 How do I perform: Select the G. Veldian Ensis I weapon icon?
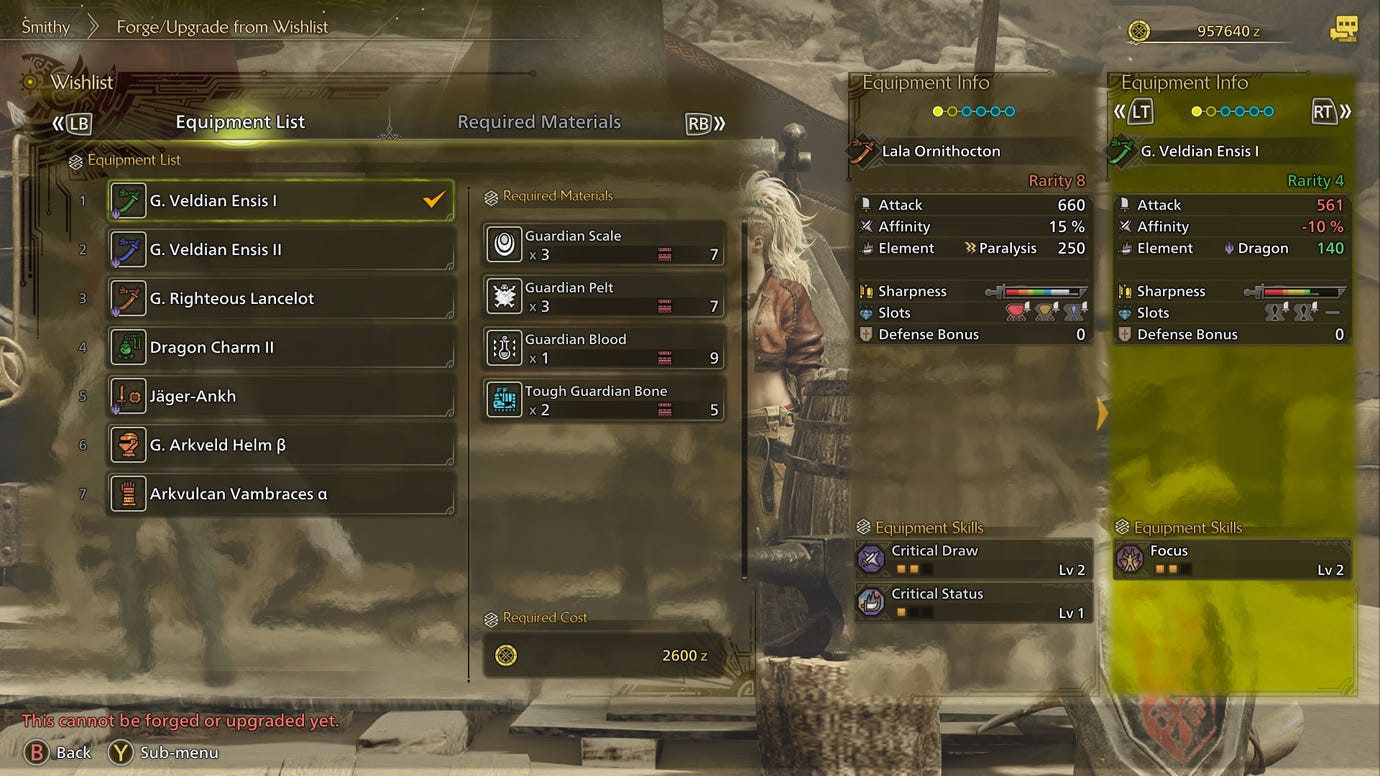coord(126,199)
